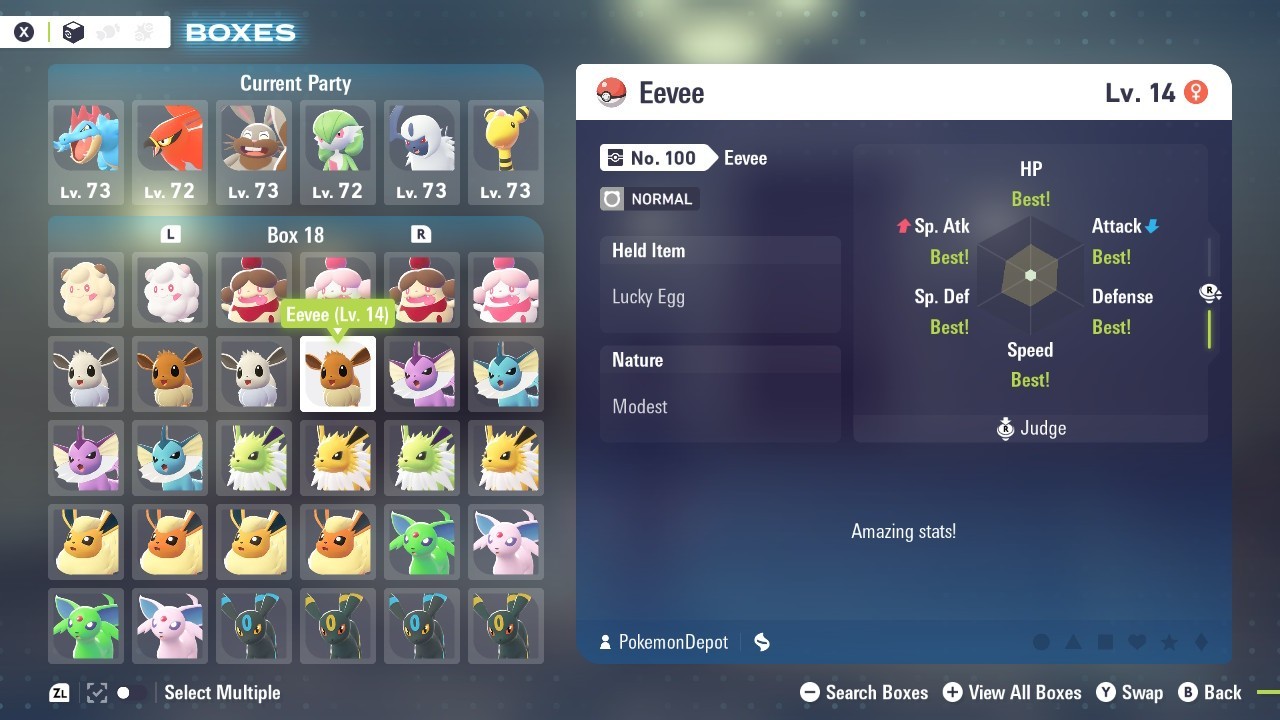Advance to the next box with the R arrow
Viewport: 1280px width, 720px height.
[421, 235]
